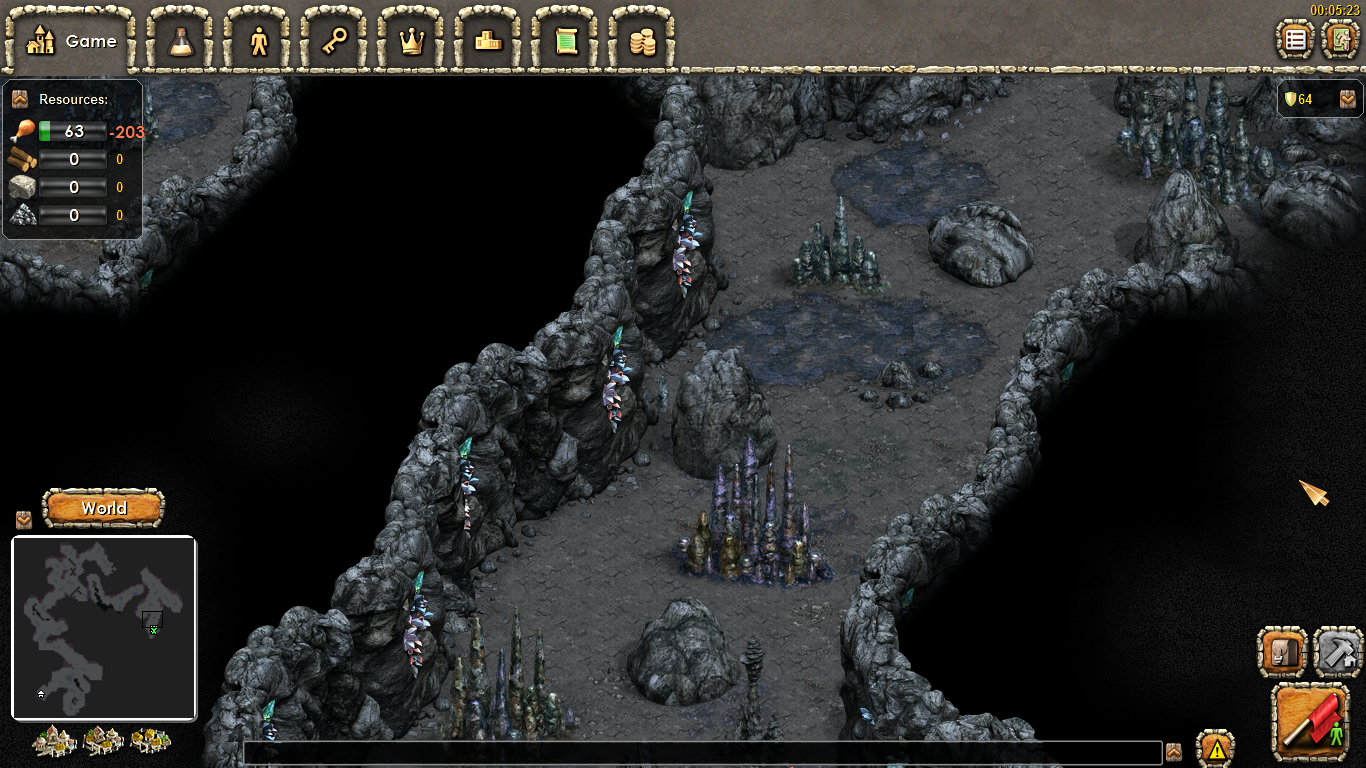Collapse the minimap with the arrow button
Viewport: 1366px width, 768px height.
tap(24, 520)
